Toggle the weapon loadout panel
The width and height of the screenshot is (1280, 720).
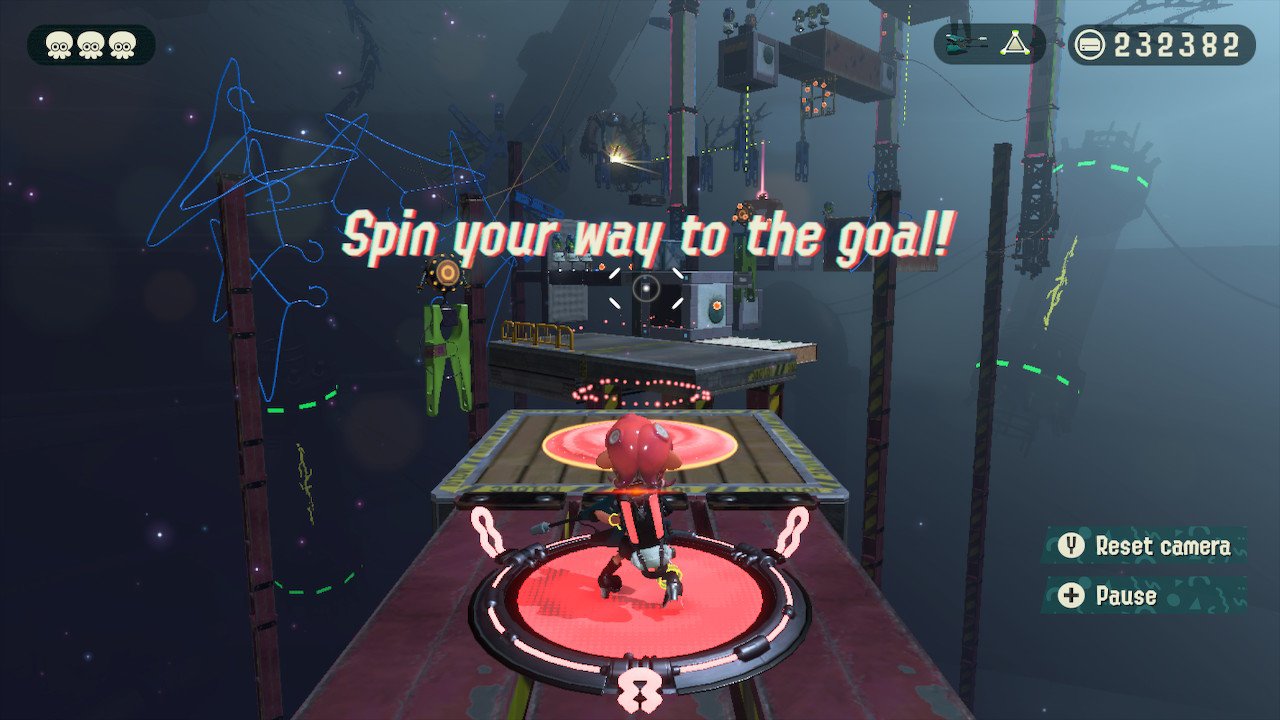coord(985,44)
